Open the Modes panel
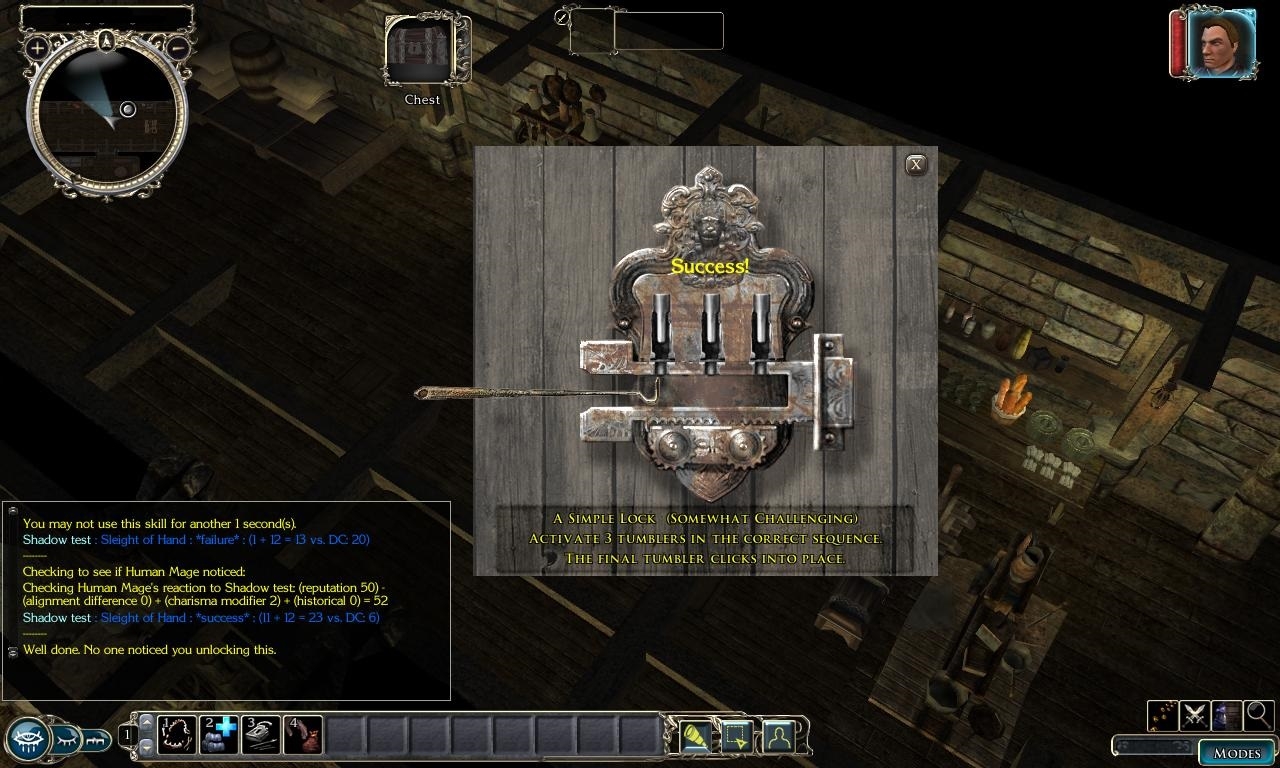 click(1236, 752)
